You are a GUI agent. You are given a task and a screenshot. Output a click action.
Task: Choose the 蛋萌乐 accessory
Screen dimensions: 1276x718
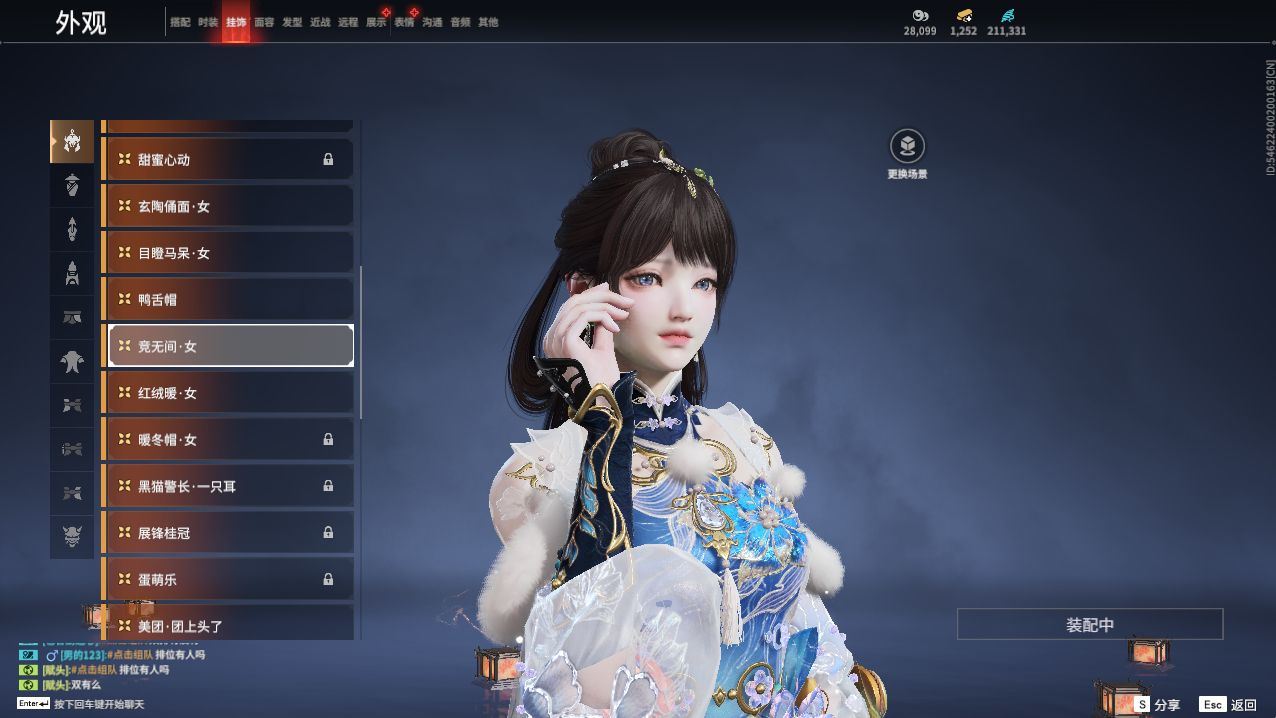point(228,579)
